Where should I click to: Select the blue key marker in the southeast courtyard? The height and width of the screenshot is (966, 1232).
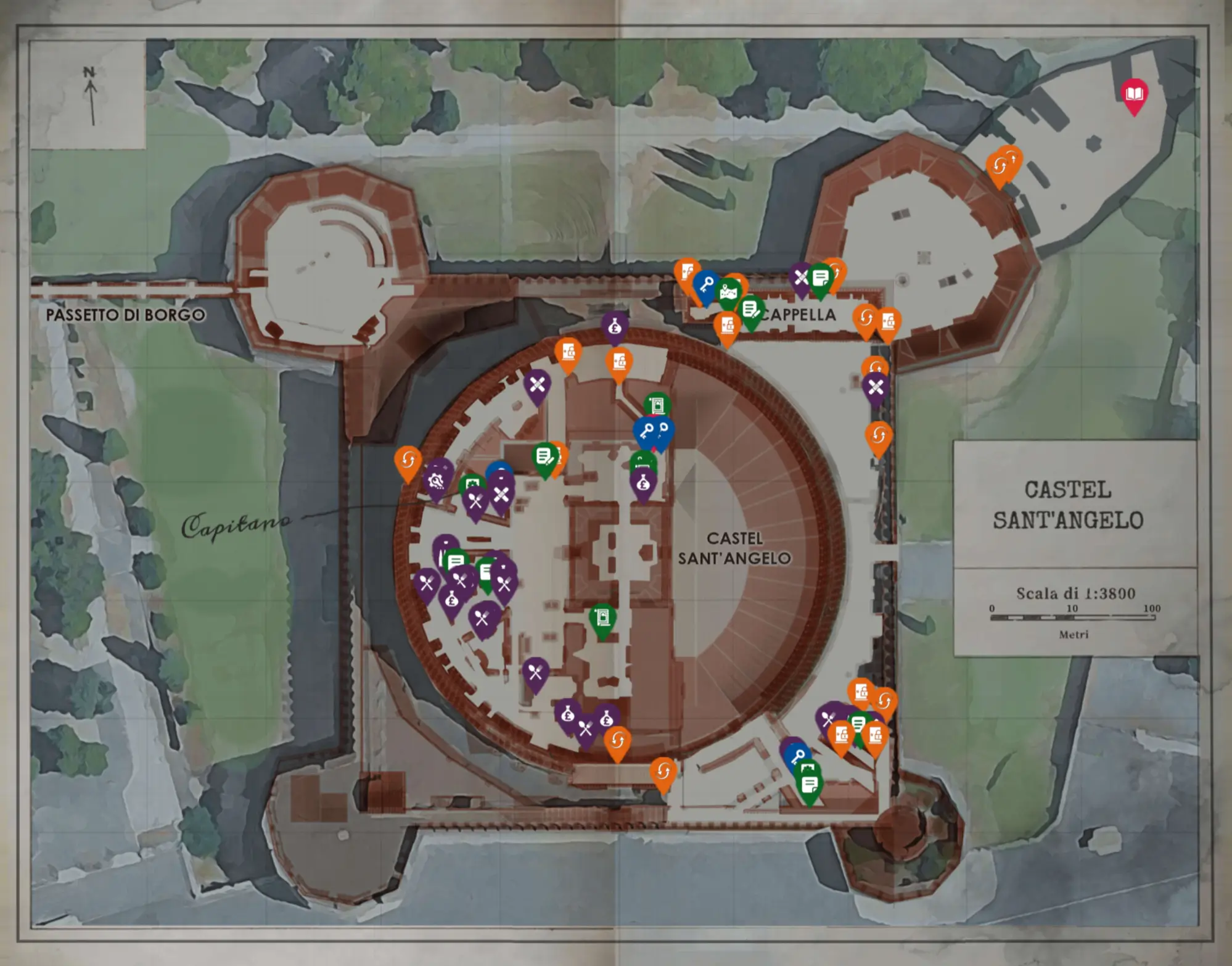point(798,757)
